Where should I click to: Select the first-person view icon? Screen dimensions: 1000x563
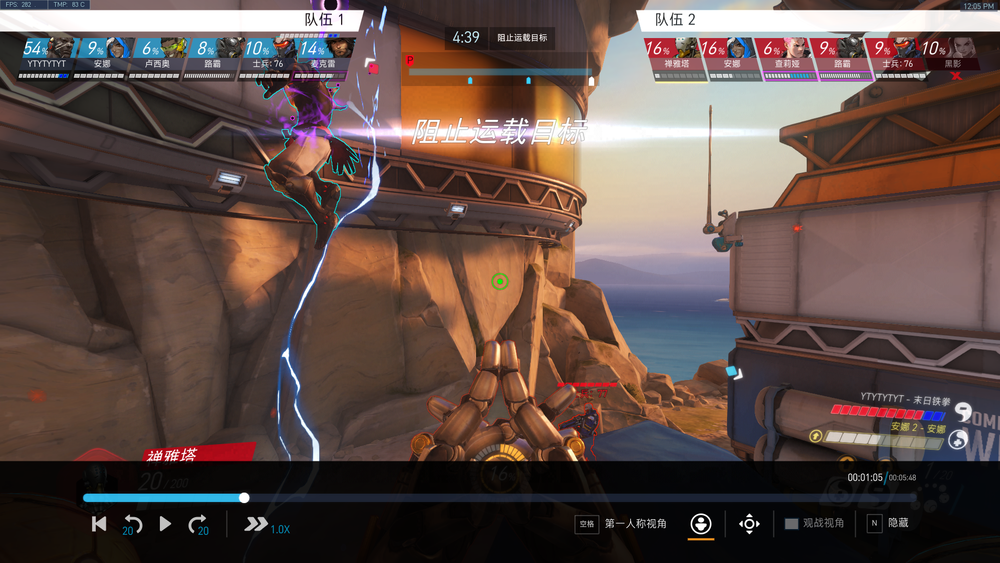pyautogui.click(x=701, y=524)
